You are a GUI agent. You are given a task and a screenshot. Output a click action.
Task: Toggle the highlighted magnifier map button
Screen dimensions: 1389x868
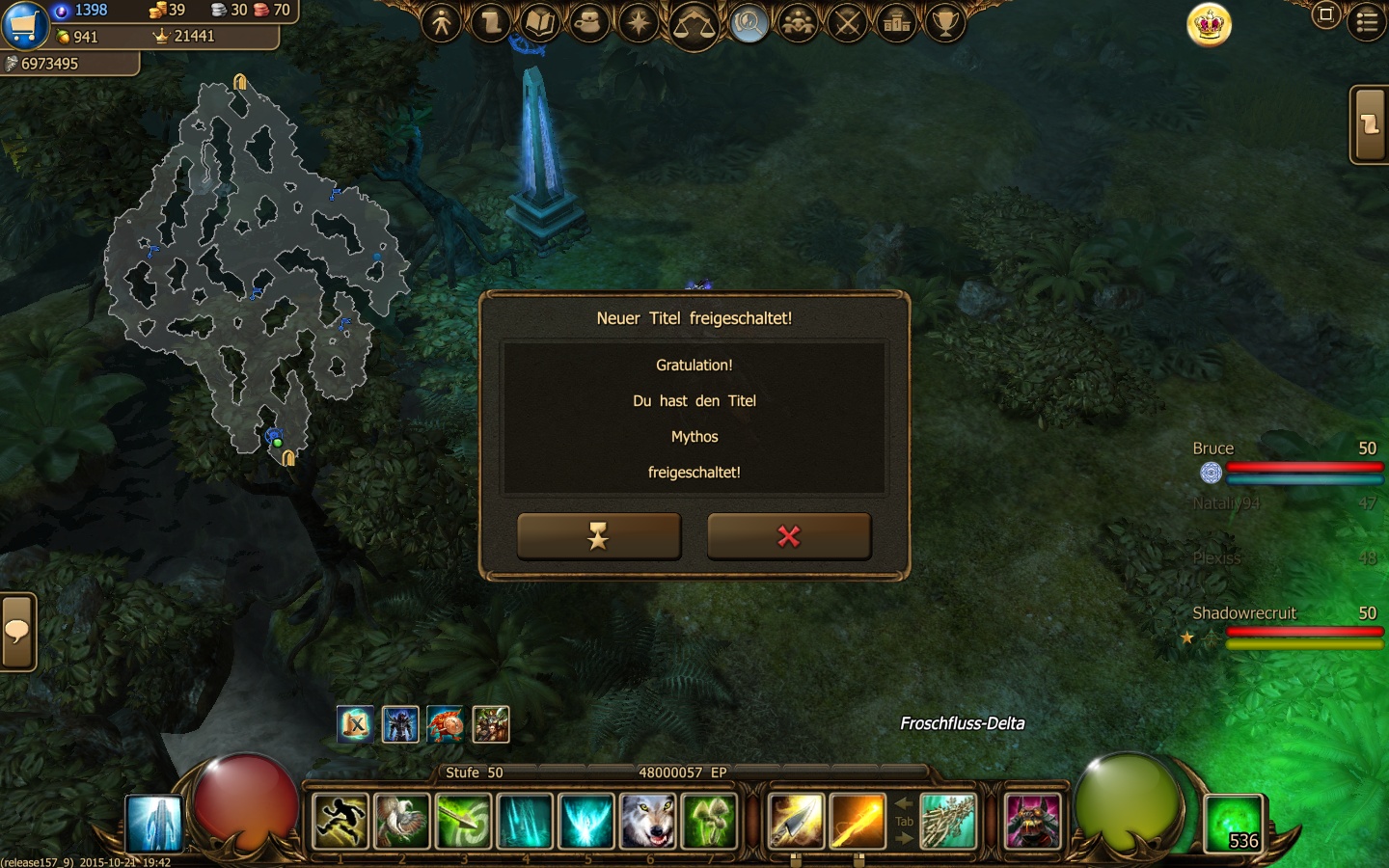pos(749,22)
